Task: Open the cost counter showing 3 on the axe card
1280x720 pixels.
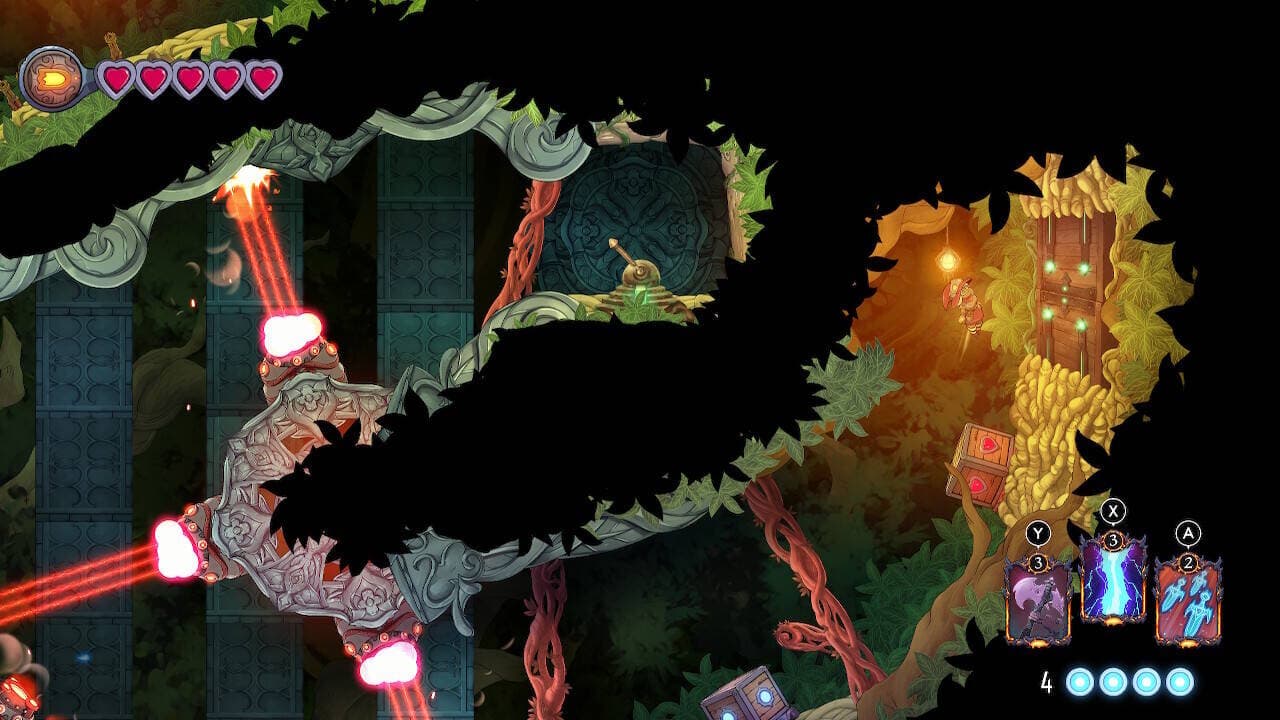Action: pyautogui.click(x=1039, y=563)
